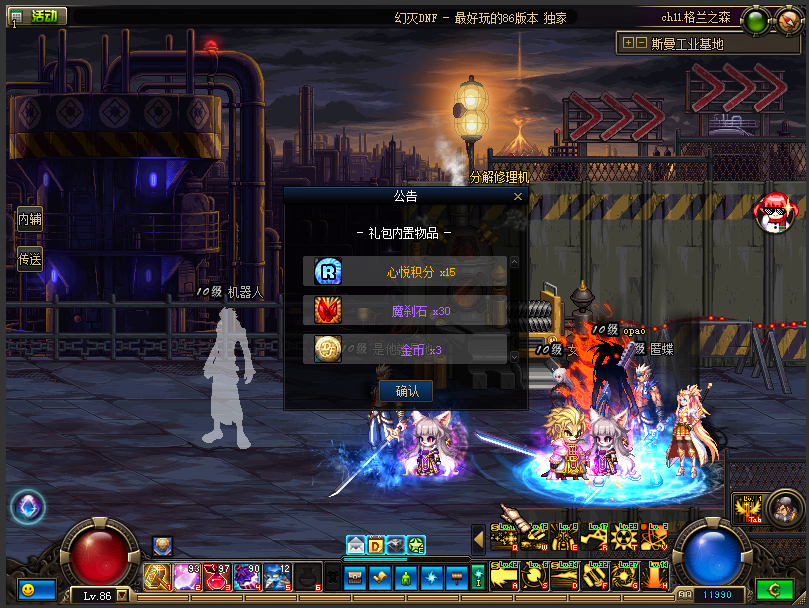
Task: Open the compass map icon
Action: 790,20
